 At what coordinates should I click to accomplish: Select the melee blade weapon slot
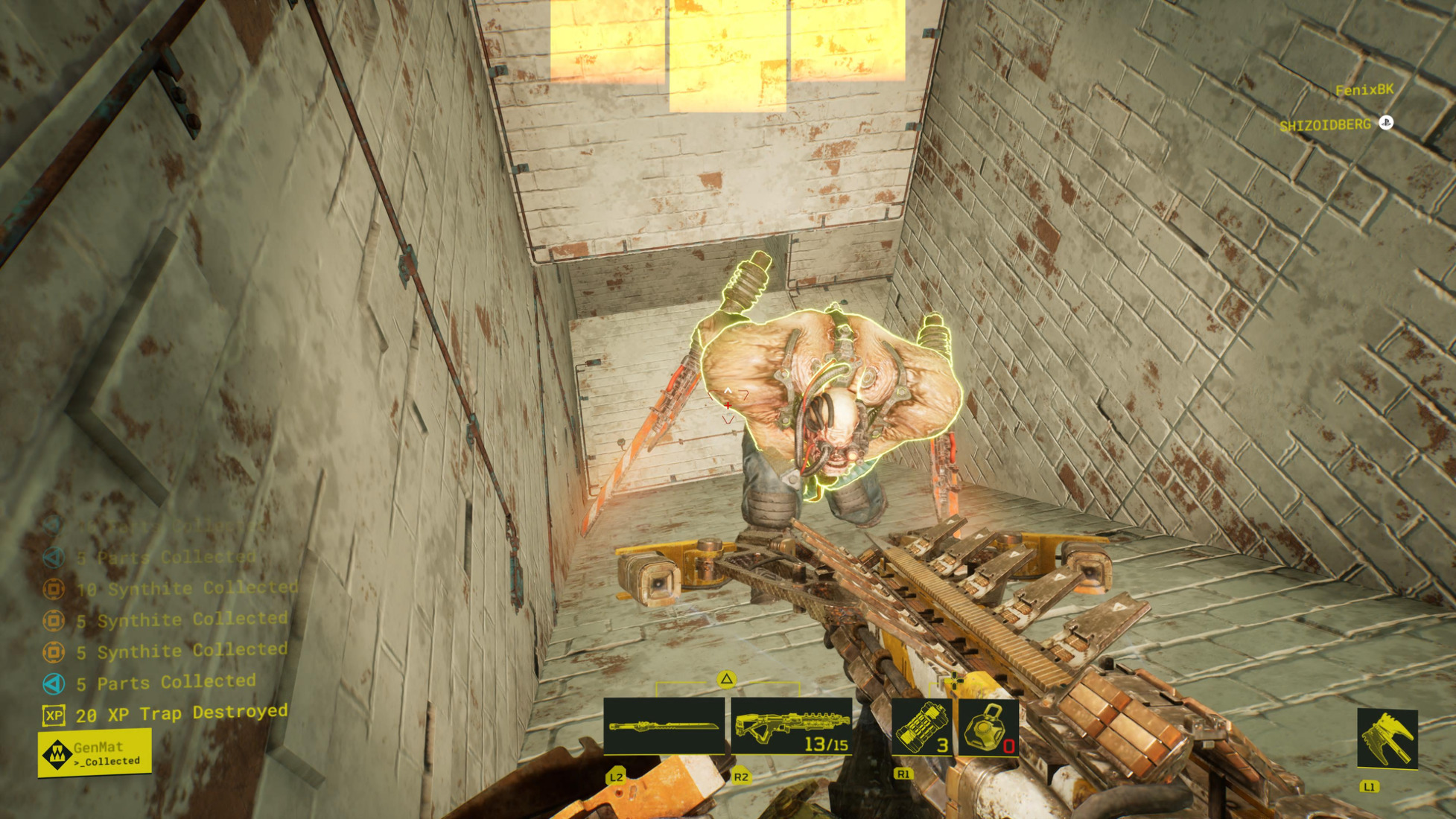(x=664, y=726)
